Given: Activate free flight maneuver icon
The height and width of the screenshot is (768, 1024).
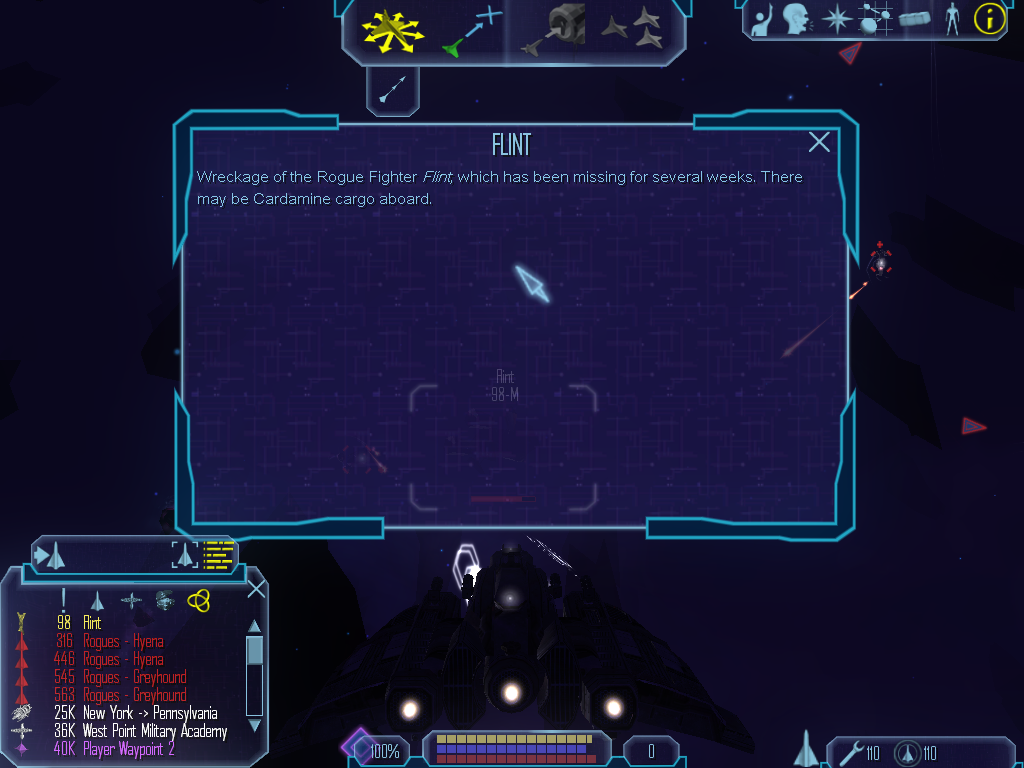Looking at the screenshot, I should click(393, 29).
